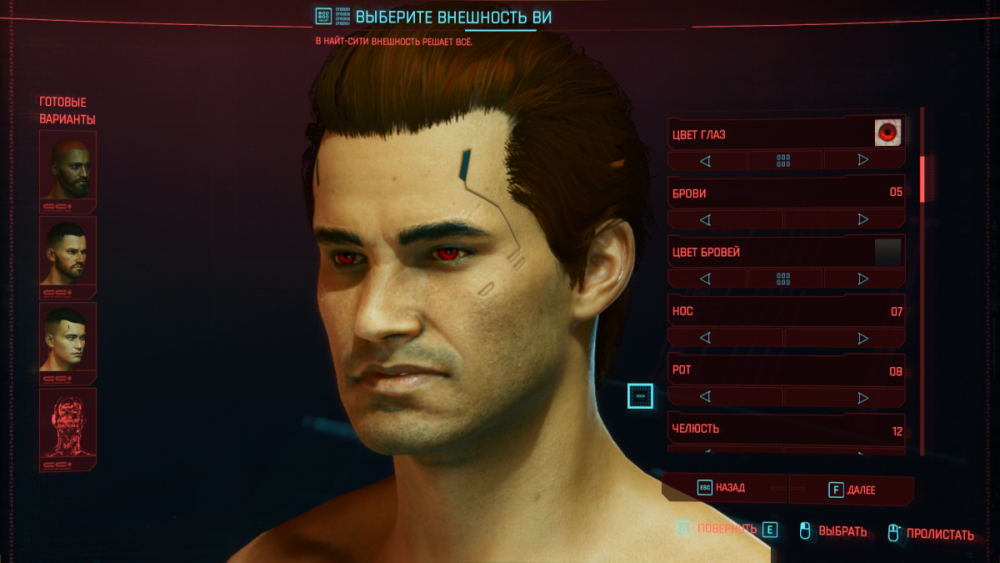
Task: Advance РОТ with the right arrow
Action: (862, 397)
